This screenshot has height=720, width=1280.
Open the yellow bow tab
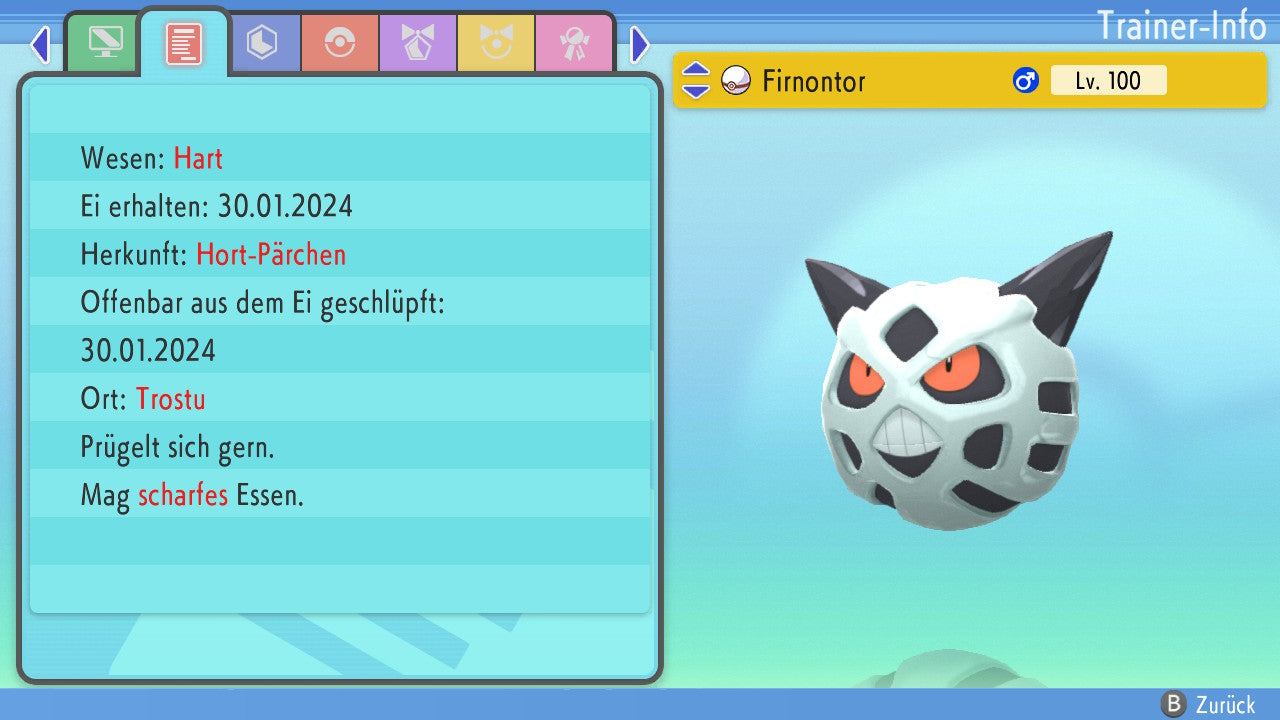click(496, 43)
